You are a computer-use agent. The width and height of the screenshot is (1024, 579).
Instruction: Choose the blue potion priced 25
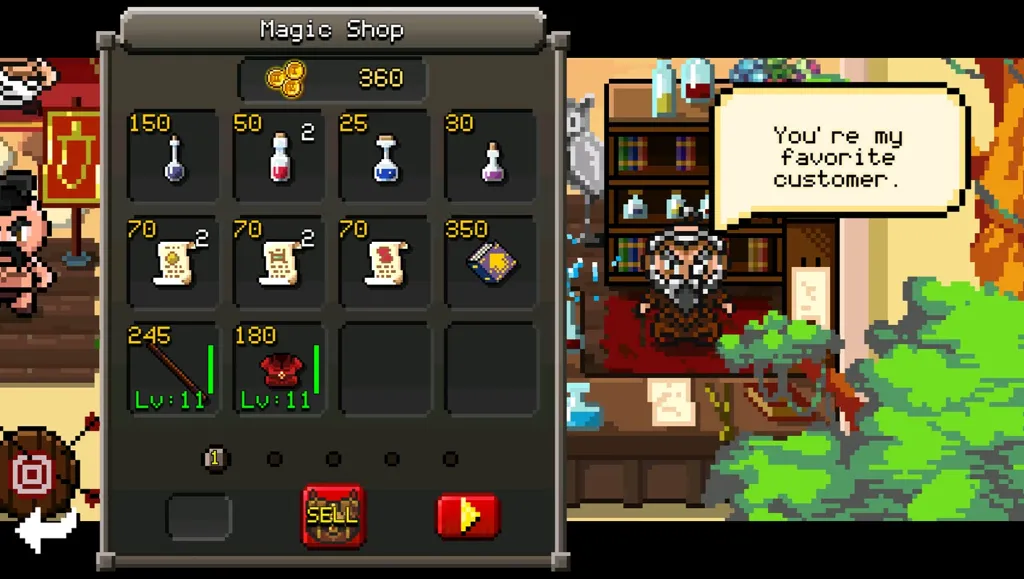pos(386,157)
